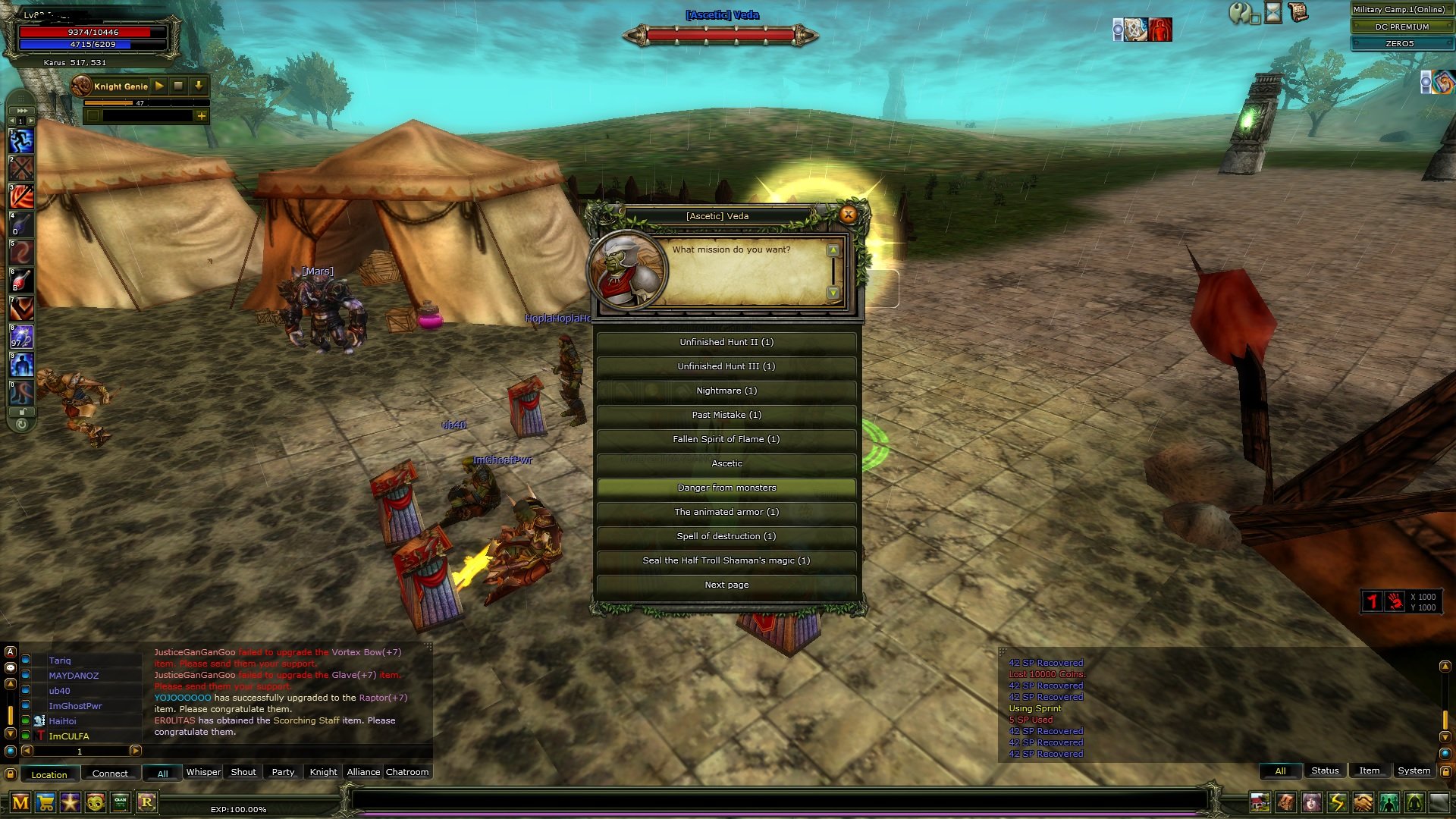Switch chat to the Whisper tab

(x=203, y=772)
